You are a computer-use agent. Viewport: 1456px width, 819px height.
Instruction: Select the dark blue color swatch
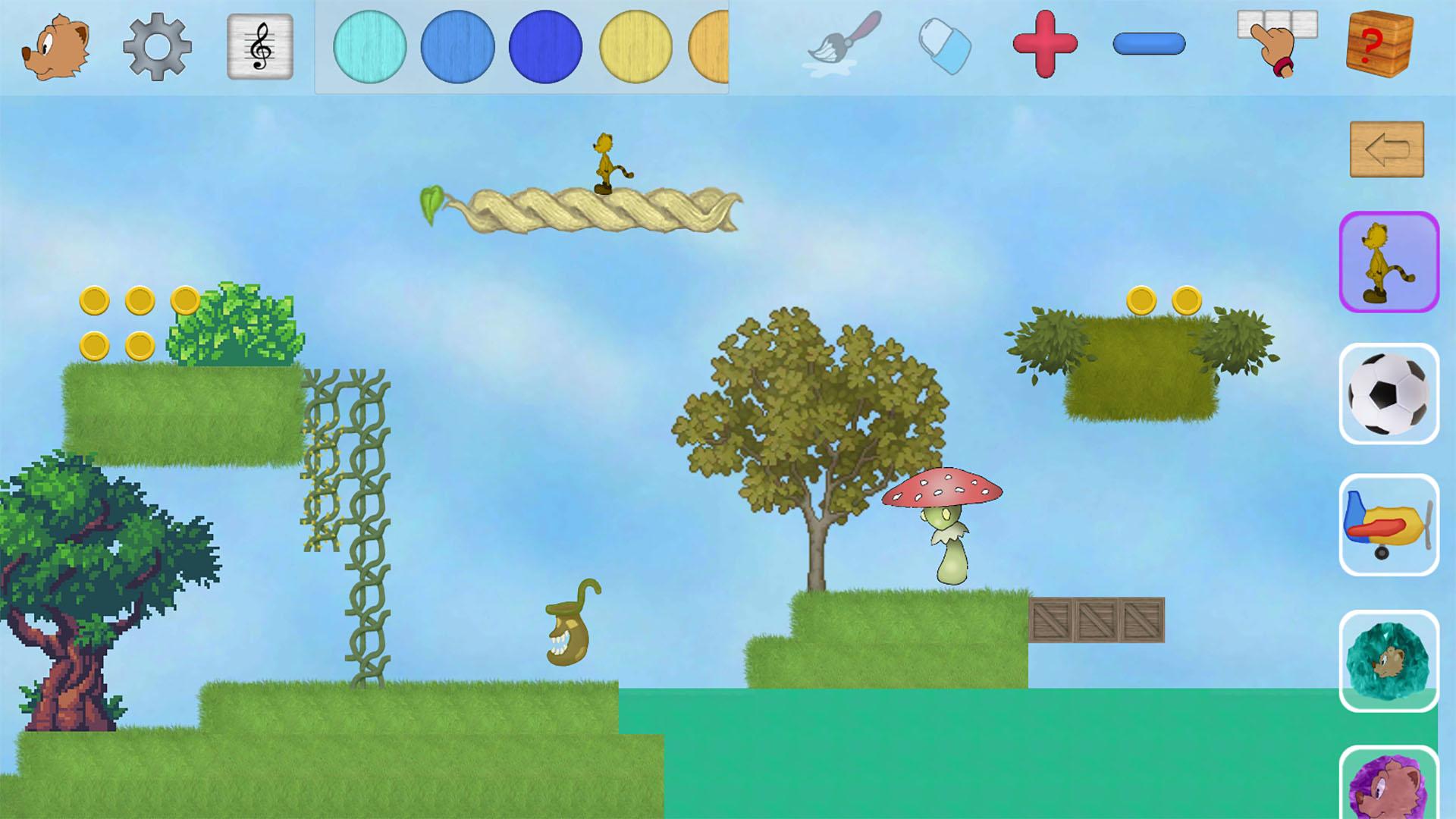(x=544, y=48)
